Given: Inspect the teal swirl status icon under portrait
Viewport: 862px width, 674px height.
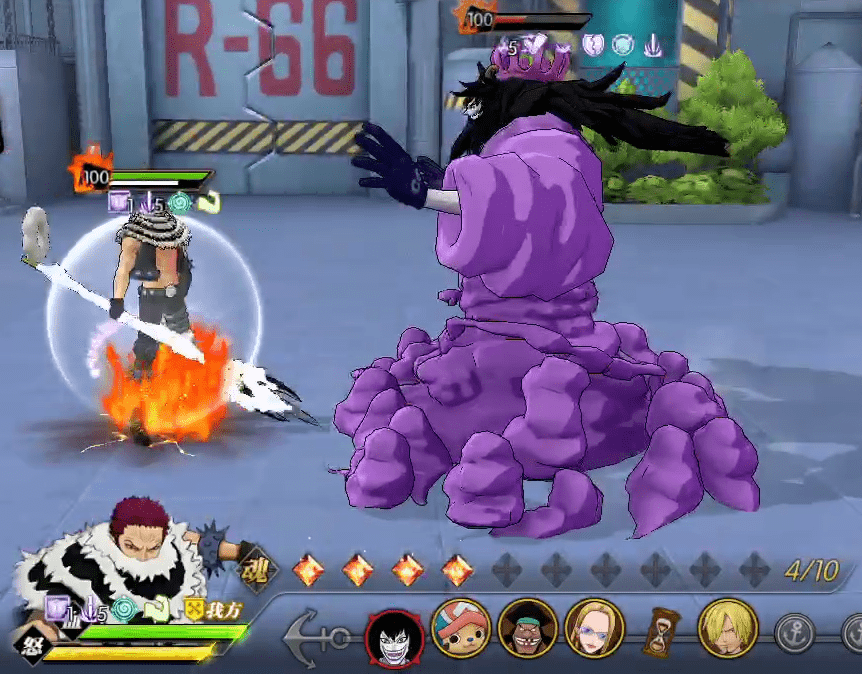Looking at the screenshot, I should (125, 609).
